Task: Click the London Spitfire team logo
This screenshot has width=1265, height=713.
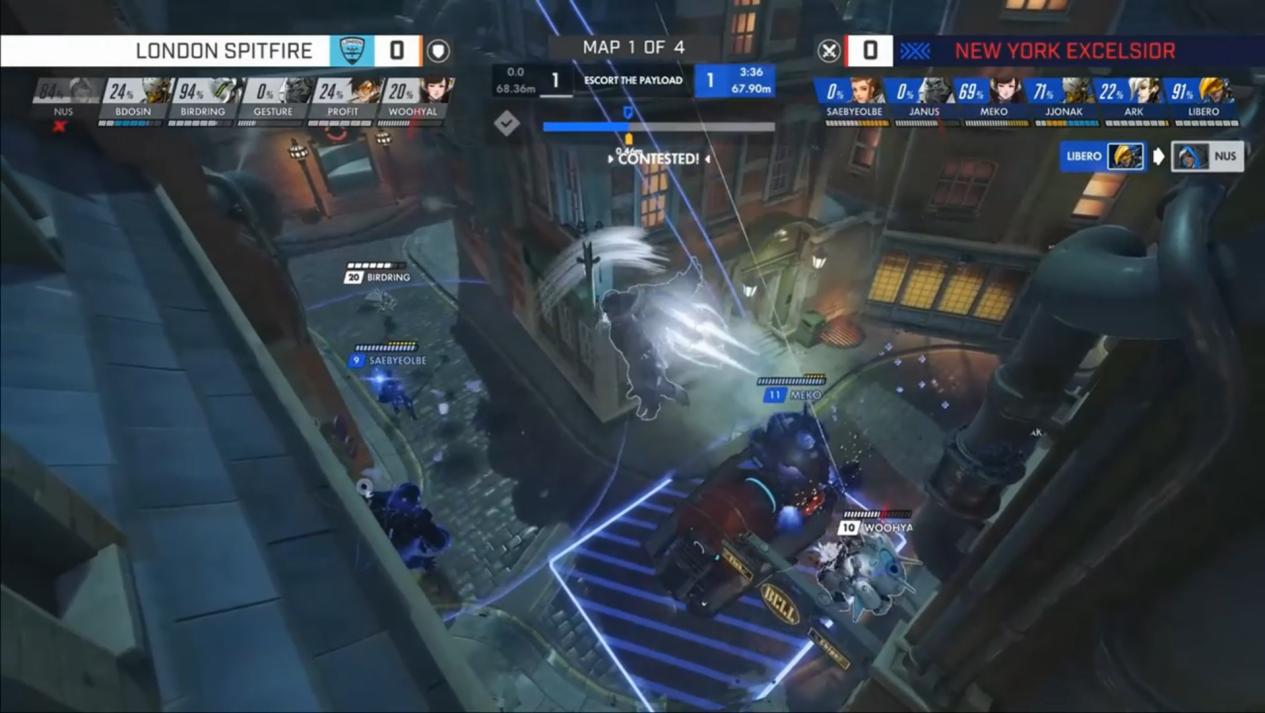Action: click(352, 50)
